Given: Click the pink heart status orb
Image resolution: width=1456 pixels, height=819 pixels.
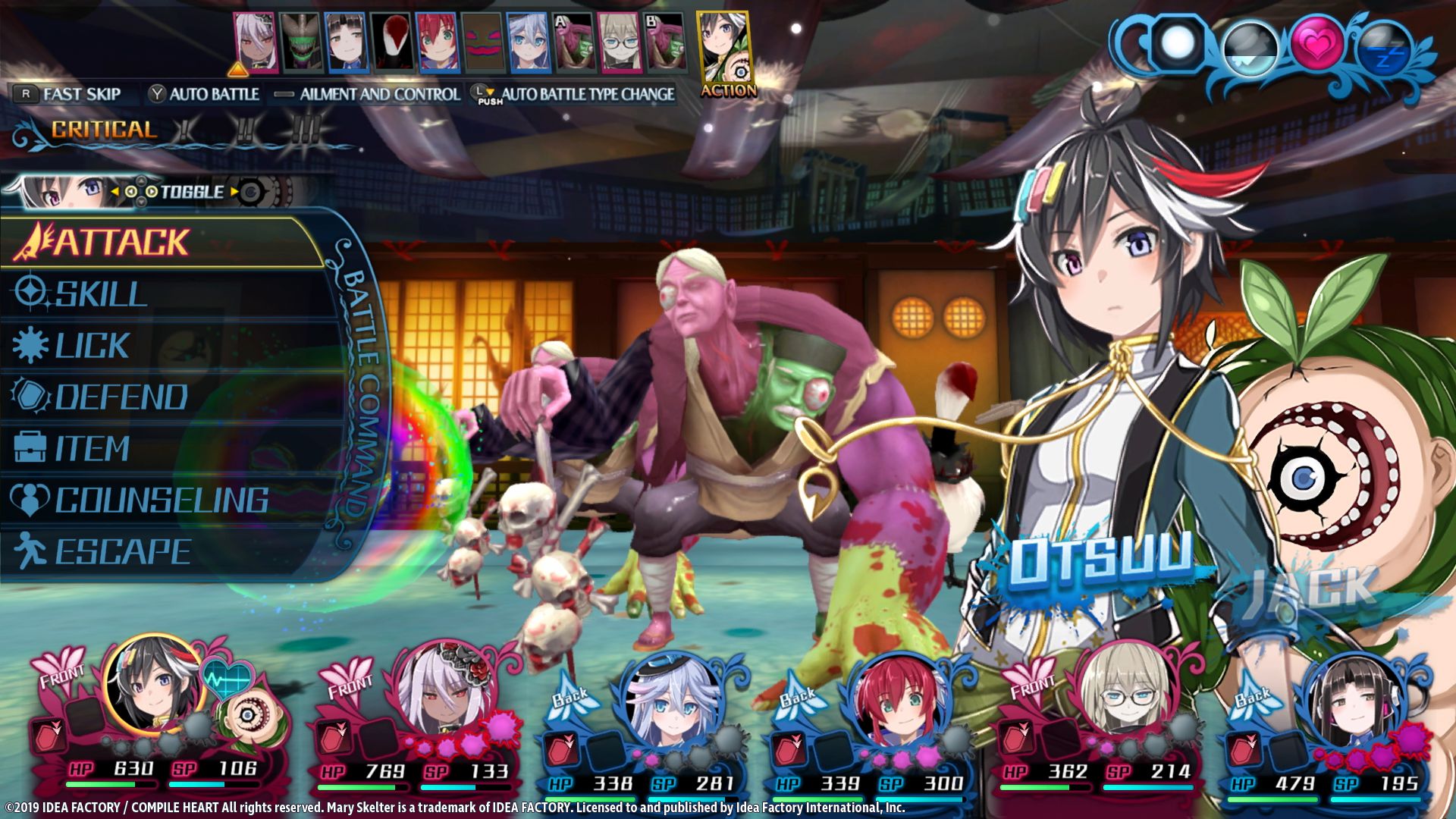Looking at the screenshot, I should 1317,45.
